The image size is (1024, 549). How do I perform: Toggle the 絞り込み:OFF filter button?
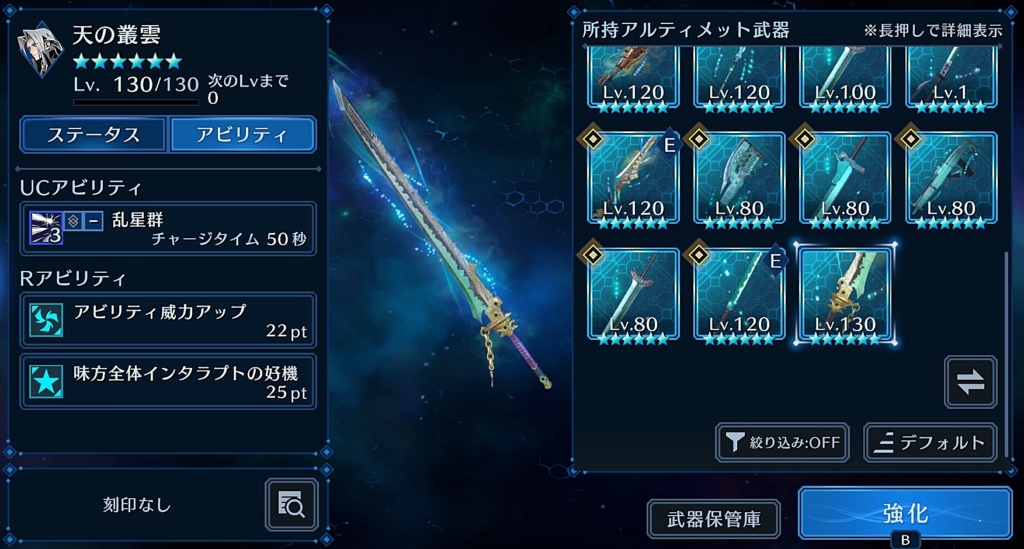pyautogui.click(x=782, y=442)
